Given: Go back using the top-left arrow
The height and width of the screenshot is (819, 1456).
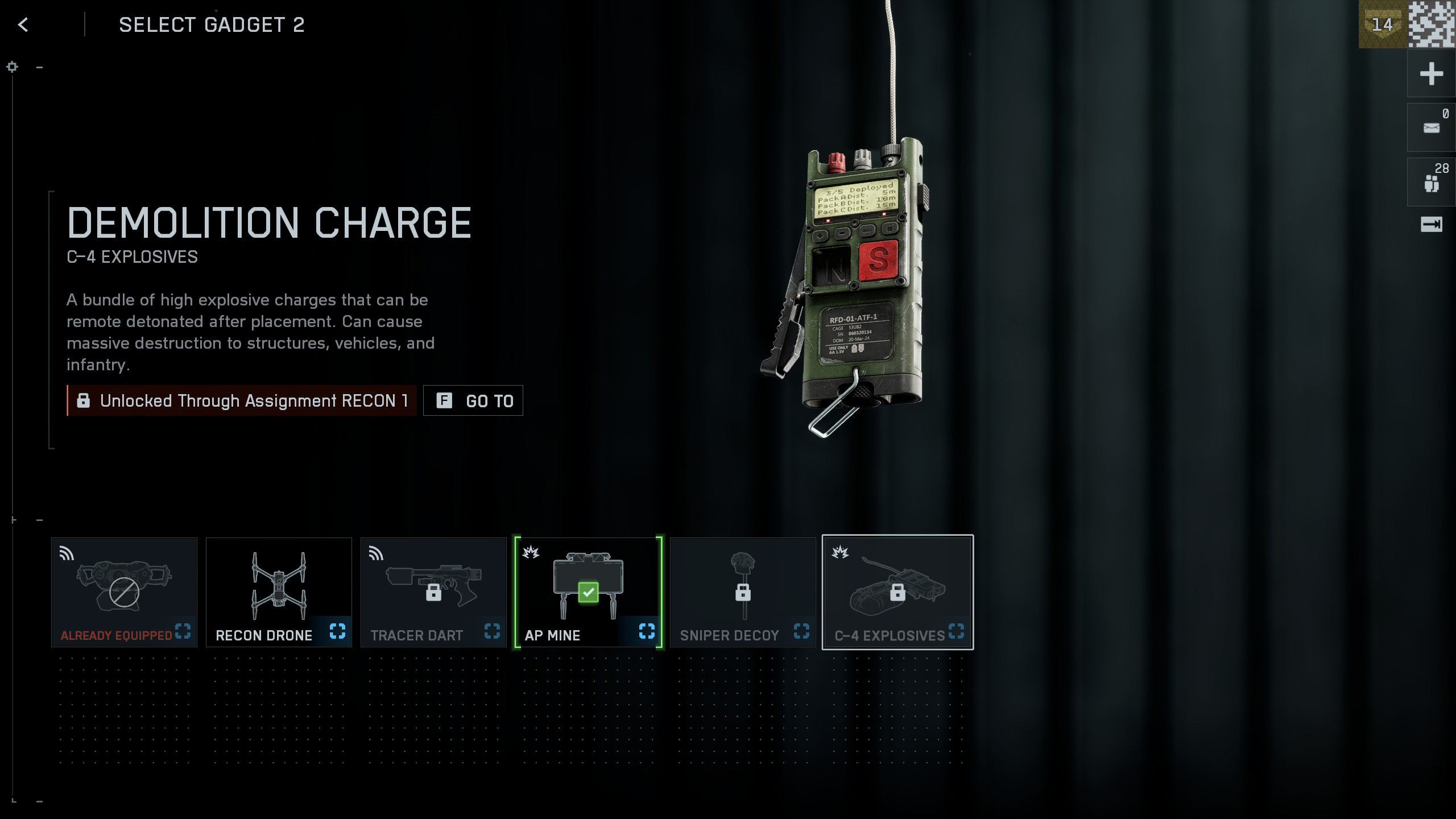Looking at the screenshot, I should point(23,24).
